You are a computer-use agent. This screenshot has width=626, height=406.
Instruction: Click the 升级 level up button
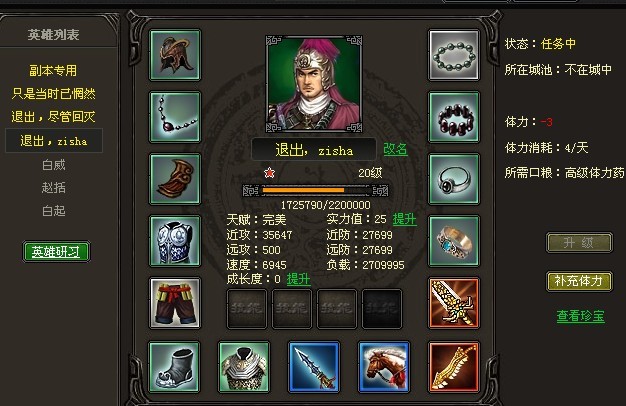579,243
